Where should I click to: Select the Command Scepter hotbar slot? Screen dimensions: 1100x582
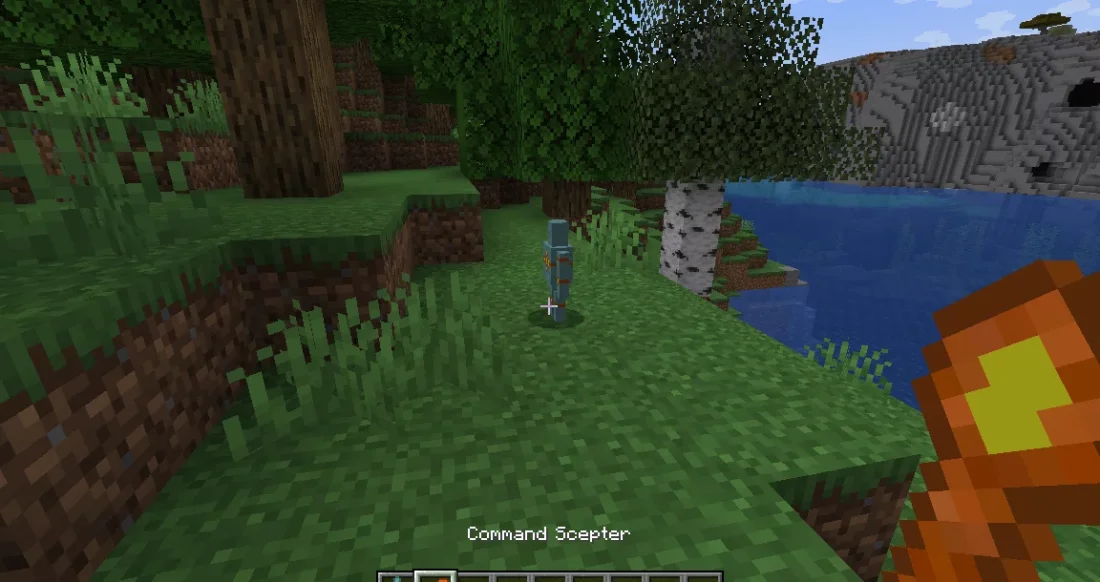435,577
